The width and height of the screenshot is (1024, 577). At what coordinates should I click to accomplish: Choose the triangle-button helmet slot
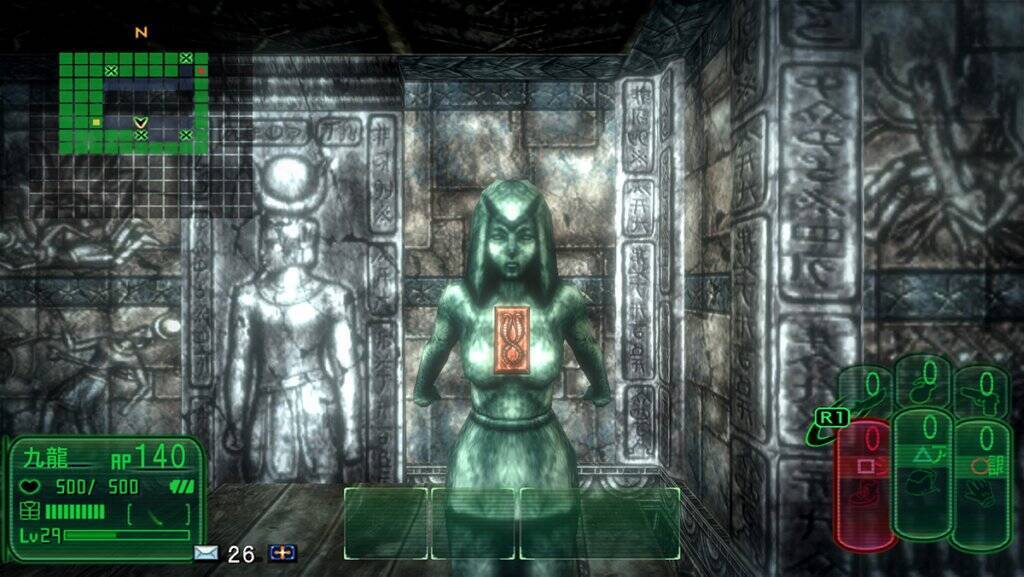tap(922, 472)
